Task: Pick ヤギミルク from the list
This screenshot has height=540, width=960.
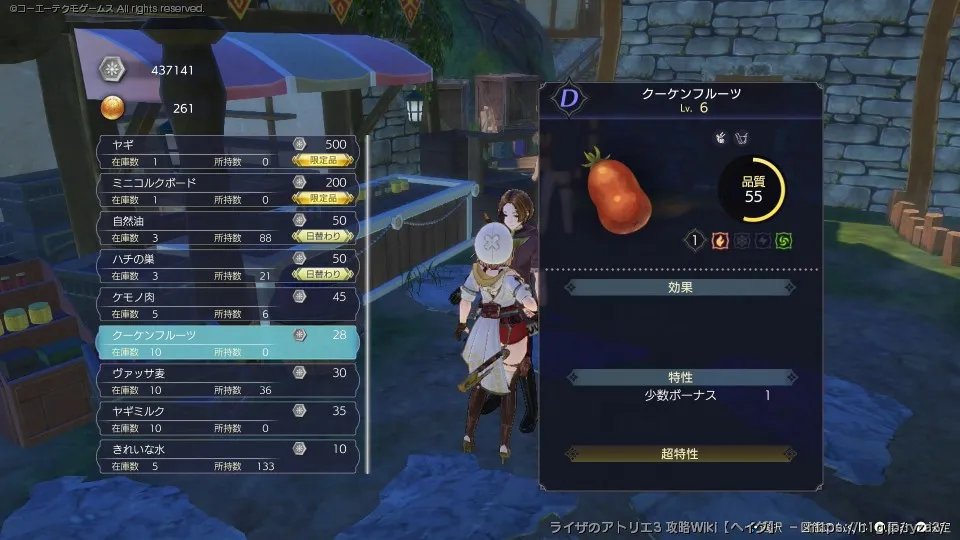Action: 227,418
